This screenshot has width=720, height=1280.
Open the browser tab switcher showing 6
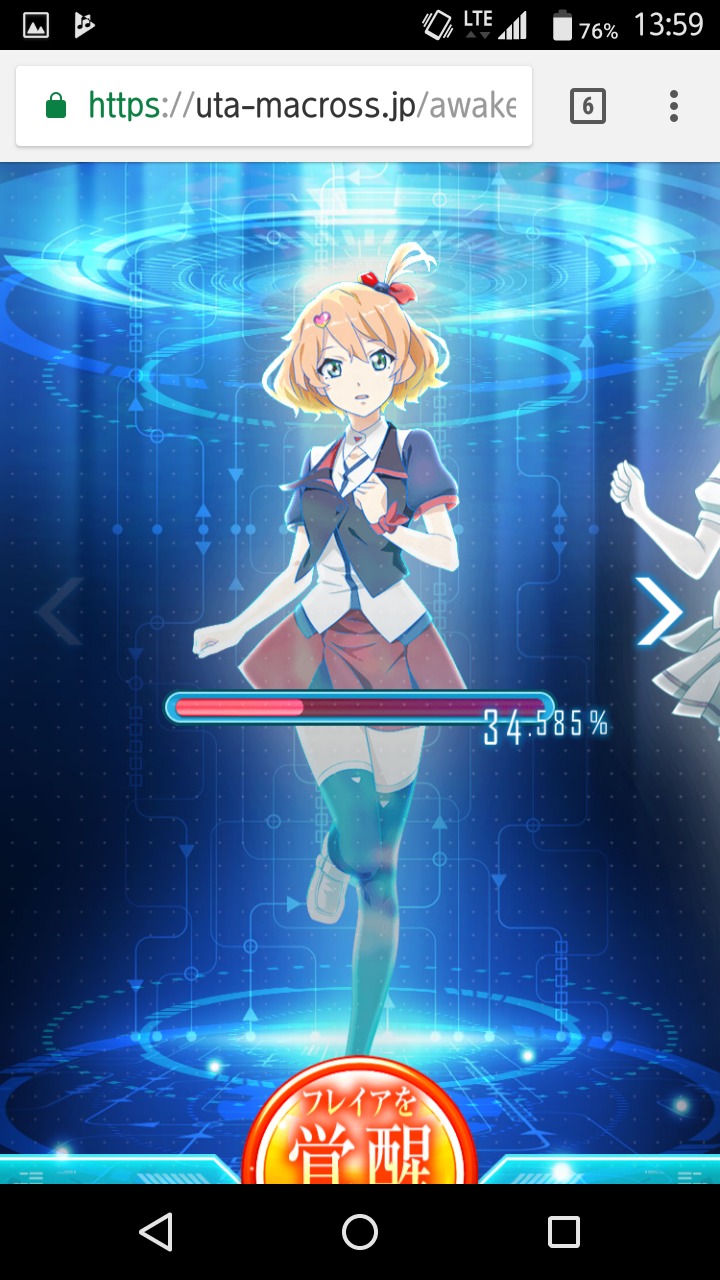coord(587,105)
